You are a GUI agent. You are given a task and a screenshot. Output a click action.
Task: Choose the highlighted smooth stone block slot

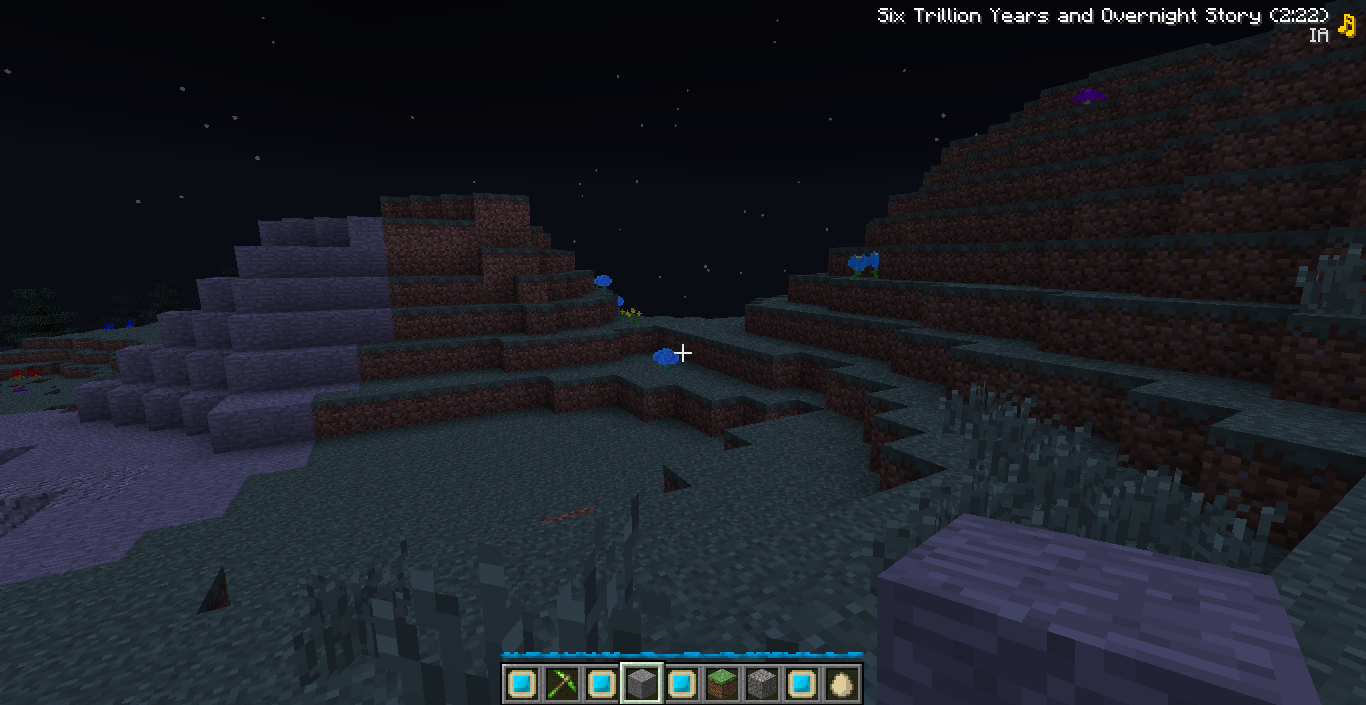[641, 684]
